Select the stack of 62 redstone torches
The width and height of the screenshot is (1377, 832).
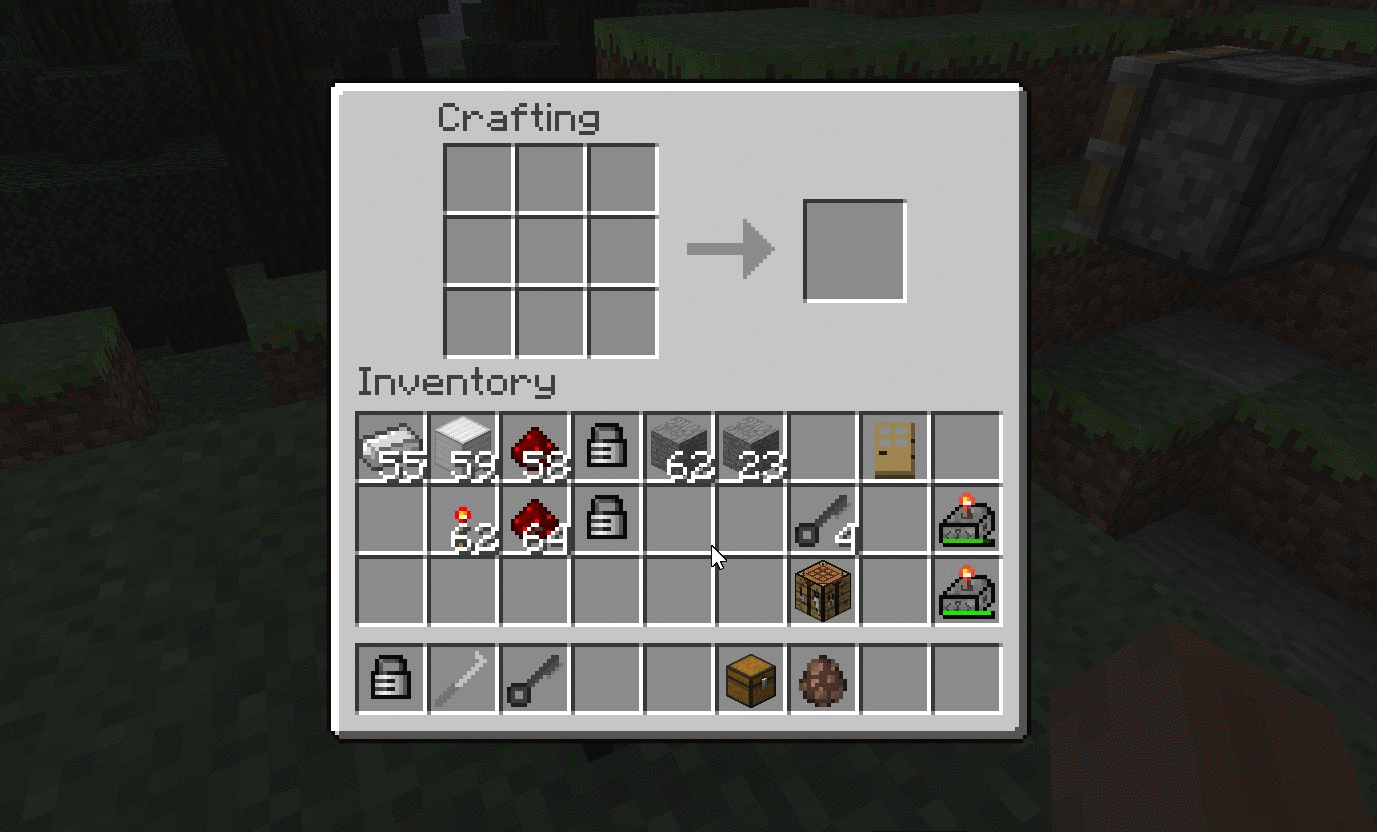click(x=461, y=518)
